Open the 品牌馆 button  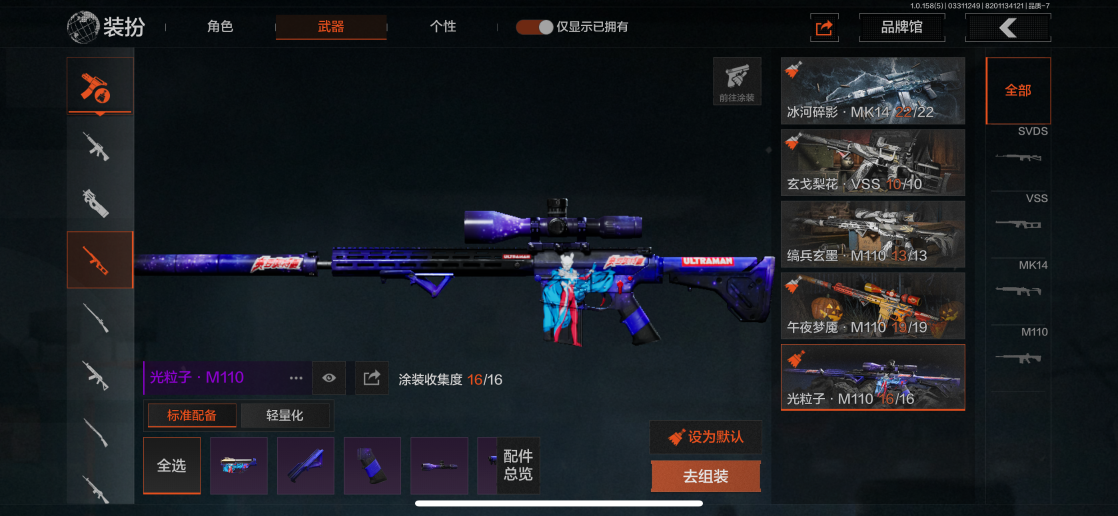[901, 28]
